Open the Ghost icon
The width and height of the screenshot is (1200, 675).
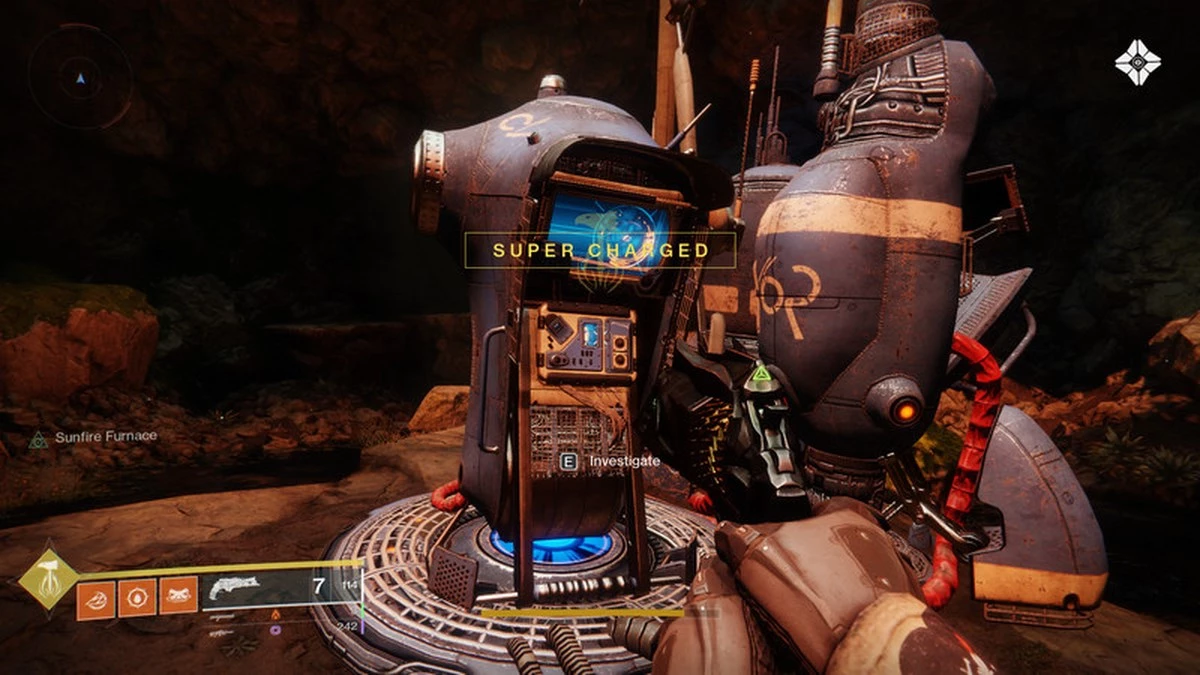point(1137,63)
